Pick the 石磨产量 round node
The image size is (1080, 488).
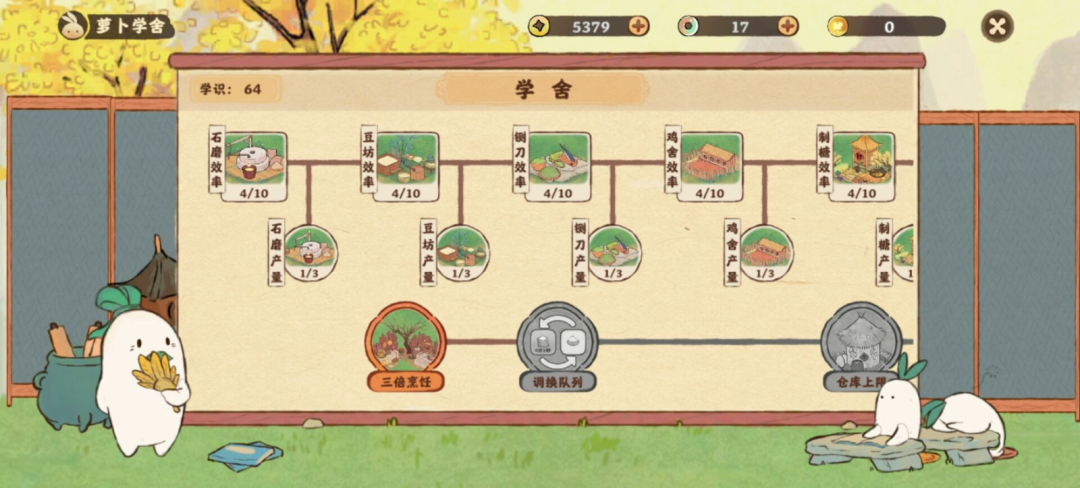(x=310, y=252)
